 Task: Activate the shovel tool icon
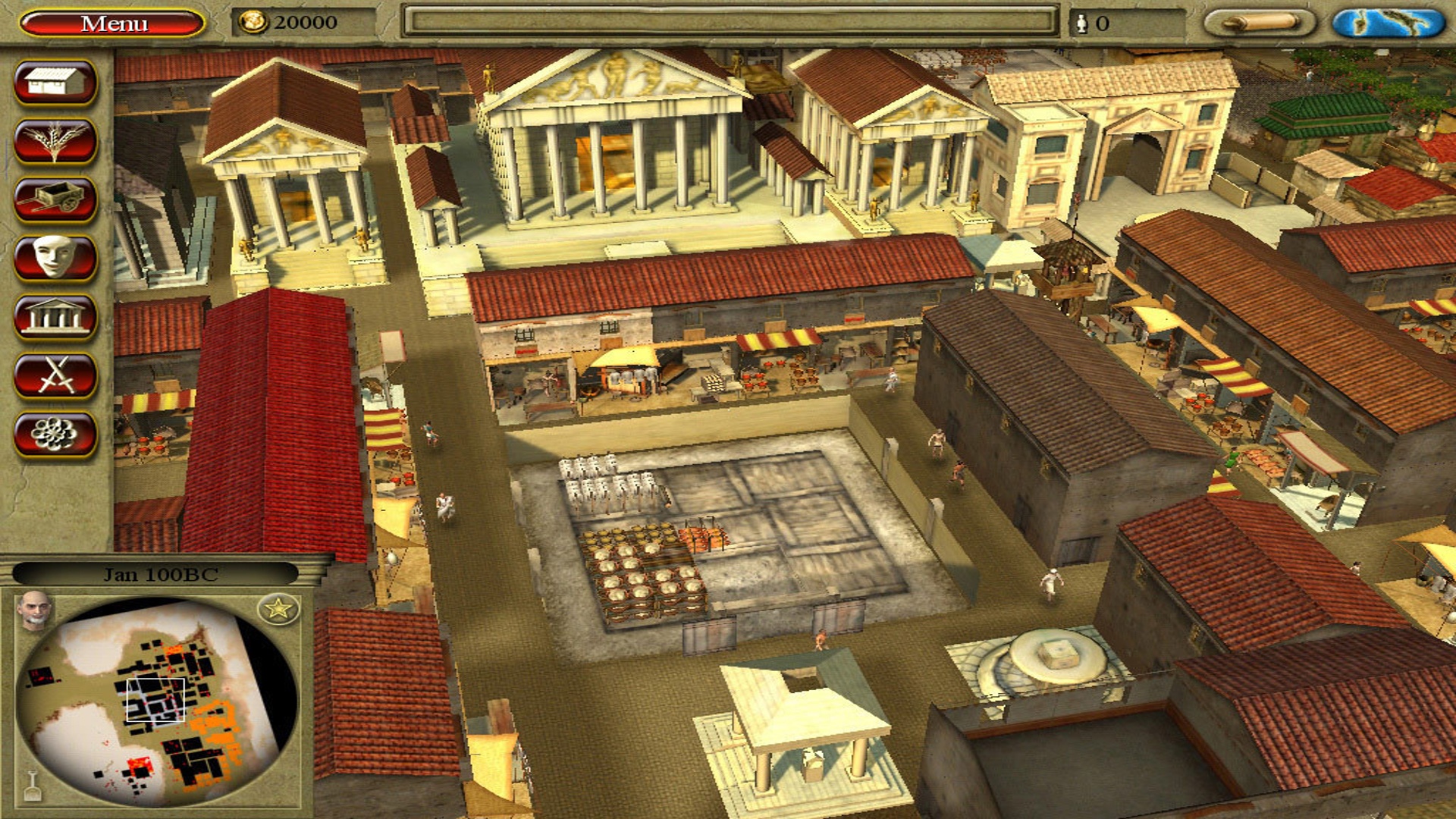point(33,786)
